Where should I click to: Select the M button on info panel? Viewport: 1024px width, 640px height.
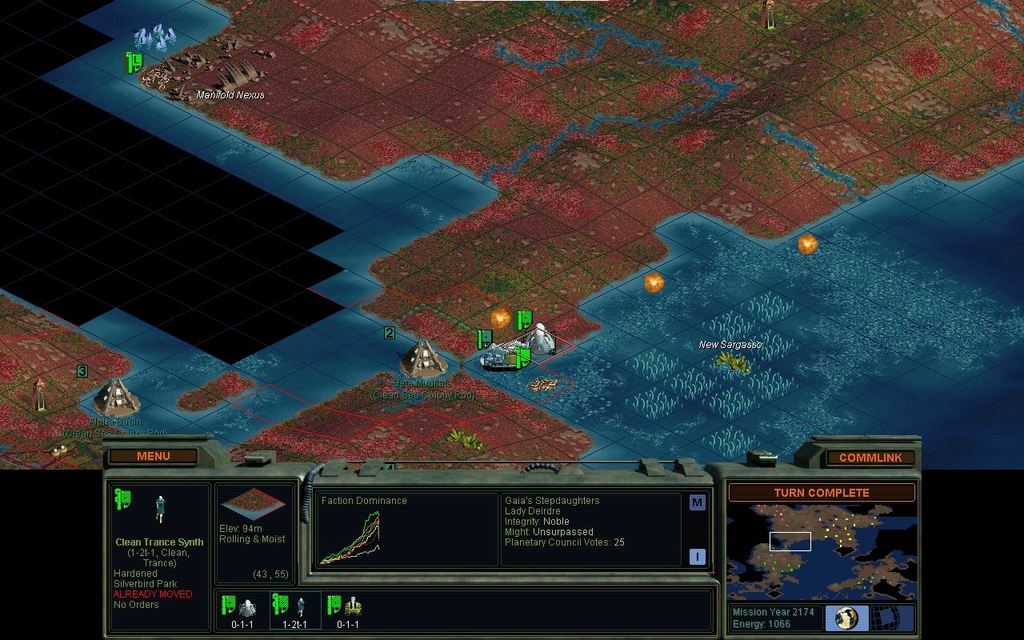pyautogui.click(x=697, y=503)
